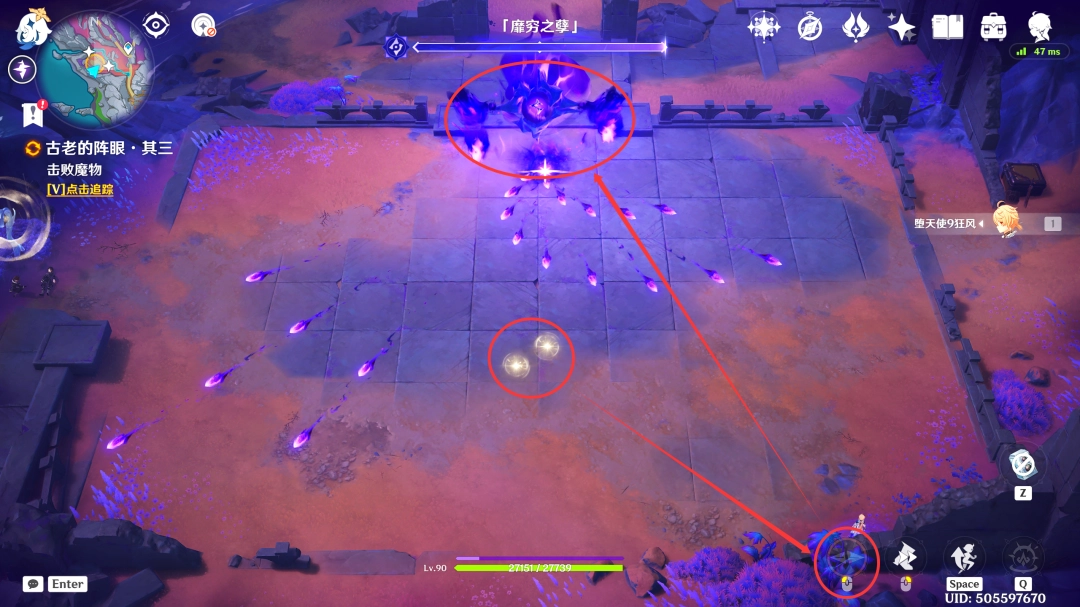Screen dimensions: 1080x607
Task: Open the quest banner with red alert
Action: [33, 115]
